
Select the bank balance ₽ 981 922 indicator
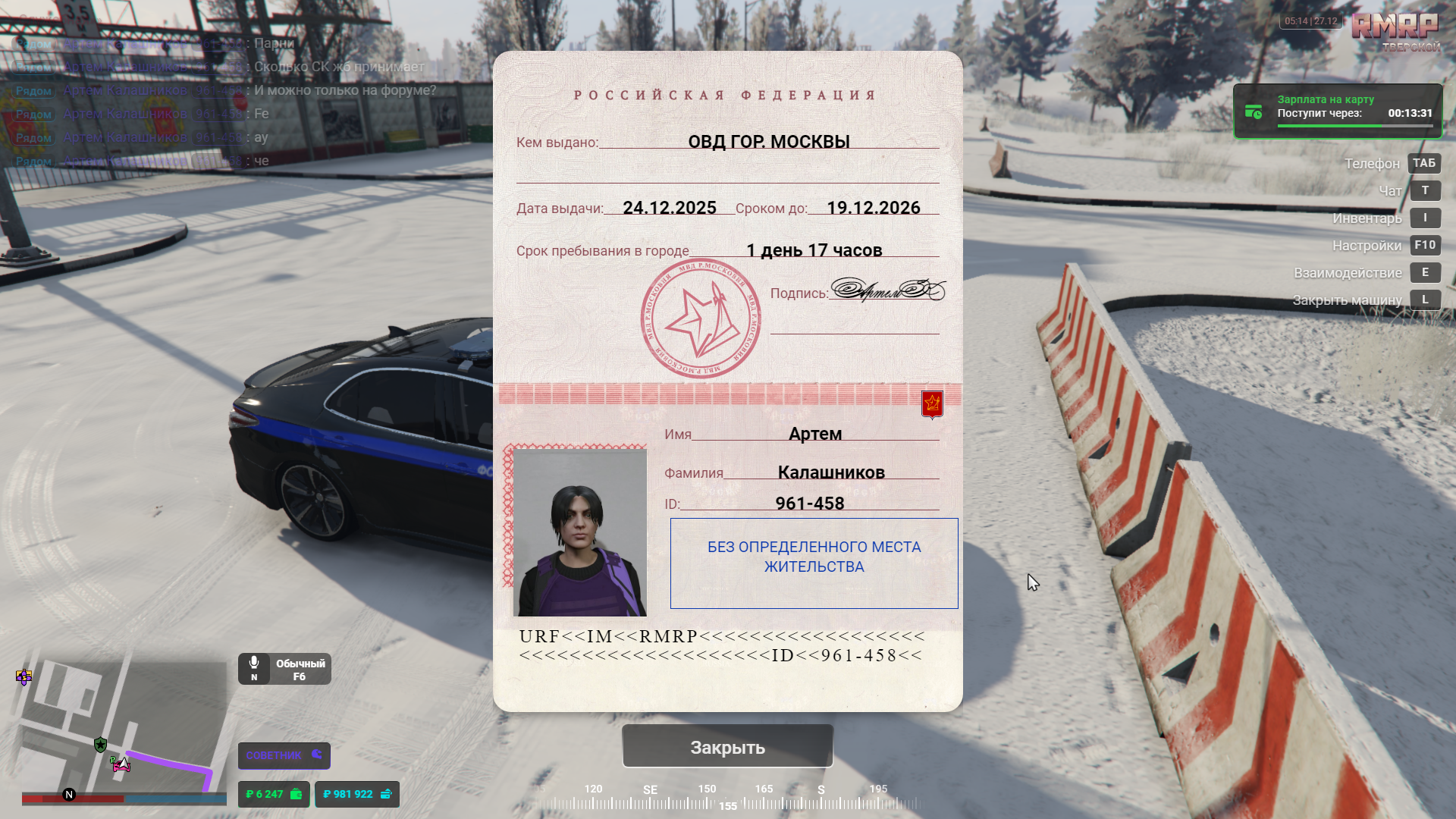(x=356, y=794)
